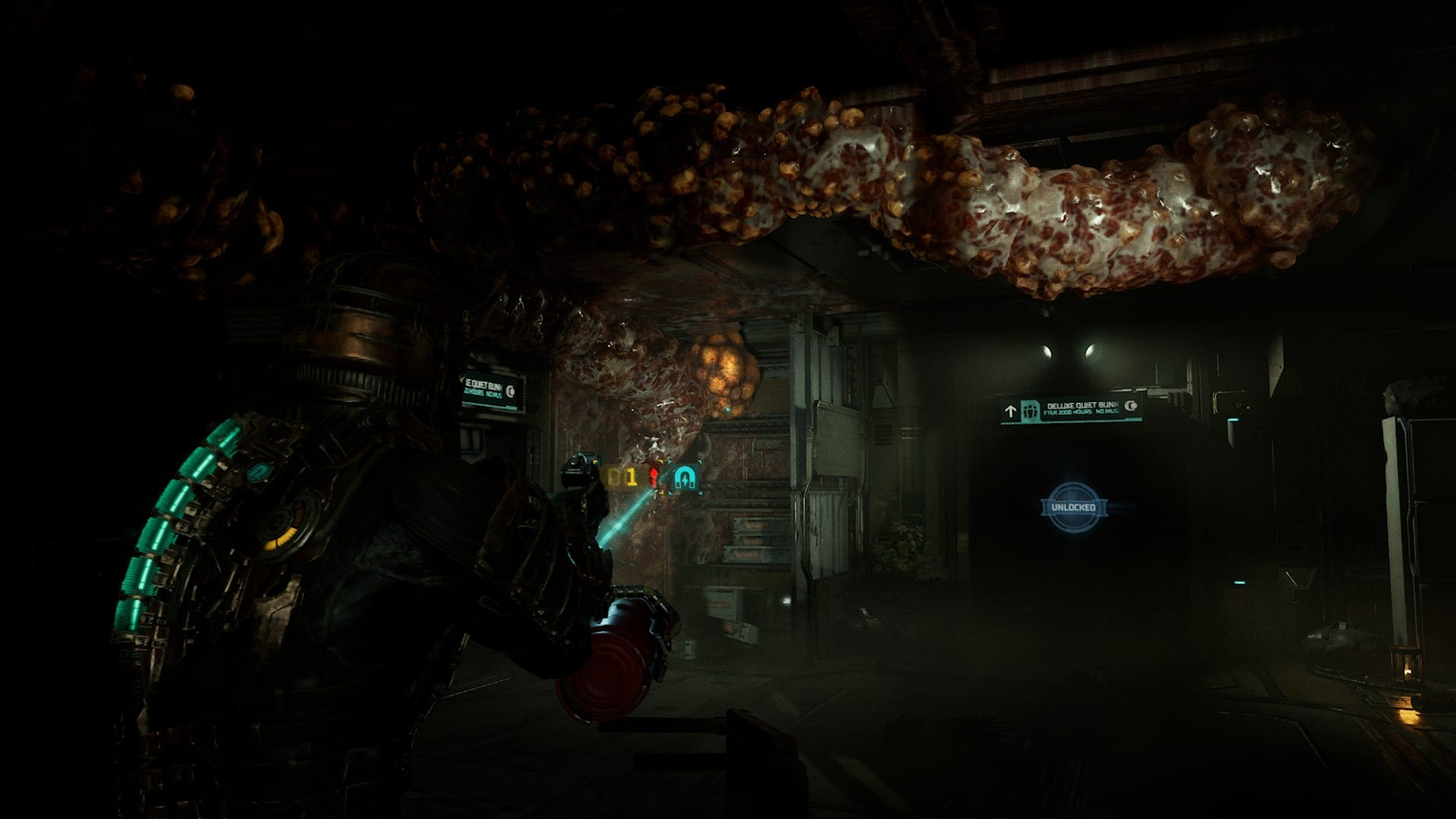Select the bunk occupancy icon on the Deluxe Quiet Bunk sign
This screenshot has width=1456, height=819.
(1031, 409)
